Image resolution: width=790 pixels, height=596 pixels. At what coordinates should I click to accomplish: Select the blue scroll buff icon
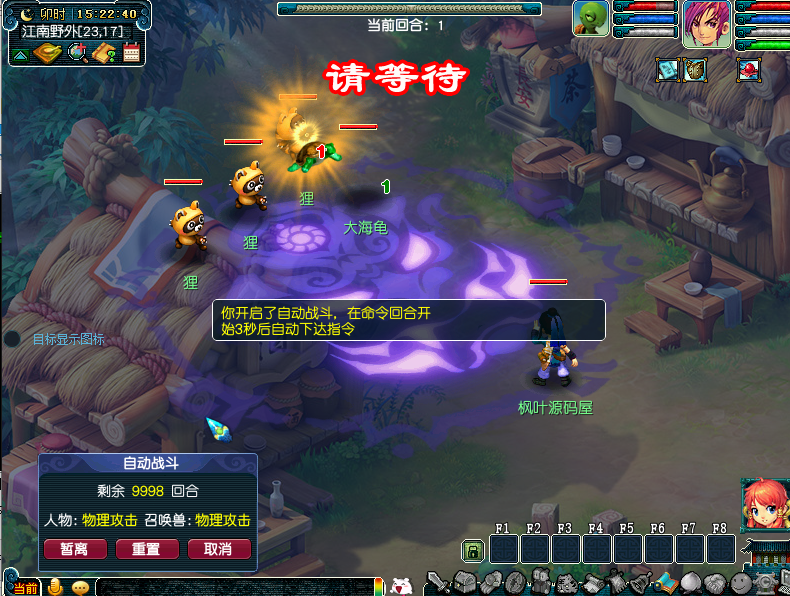click(667, 69)
